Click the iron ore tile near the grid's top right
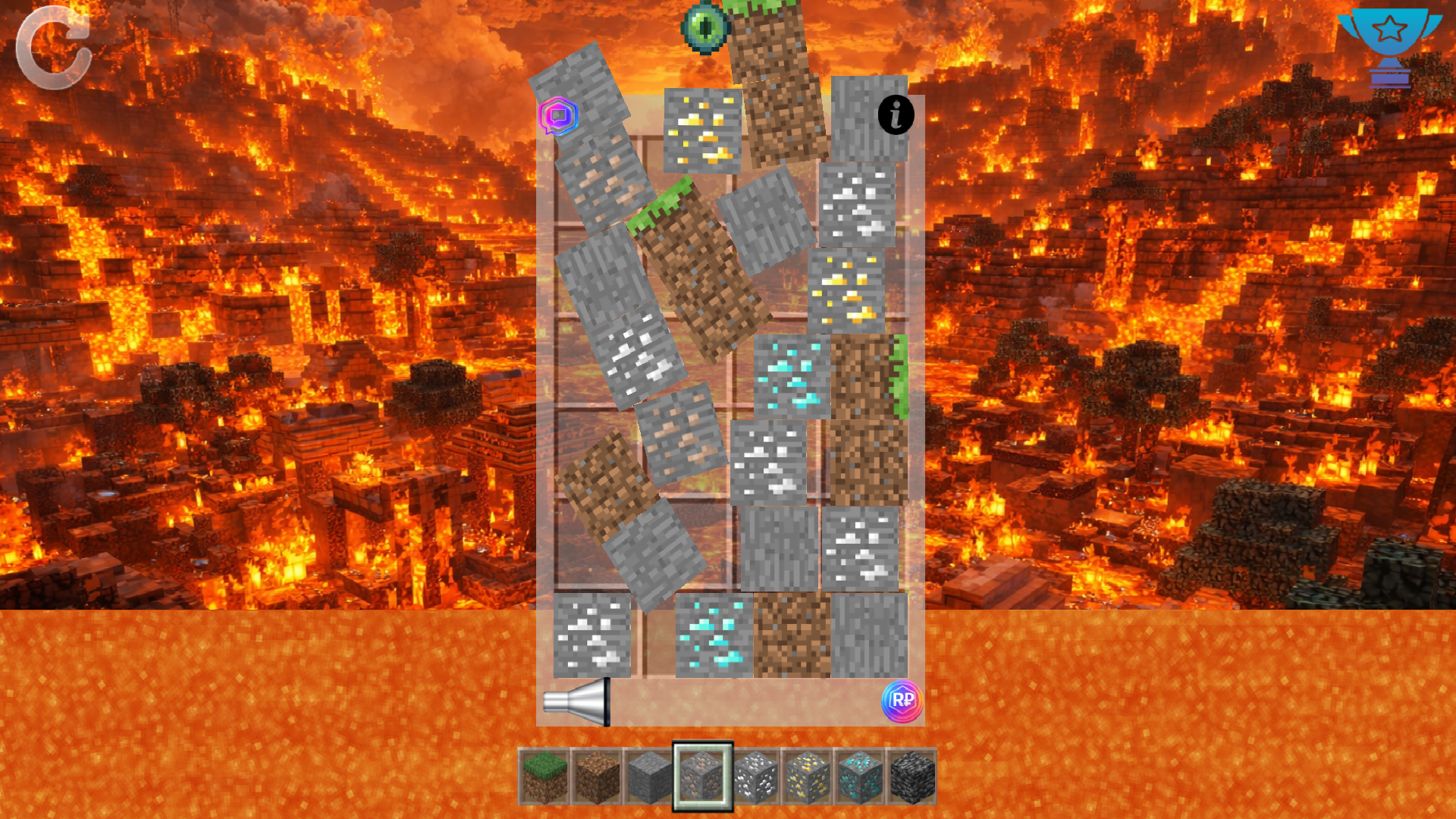The height and width of the screenshot is (819, 1456). [x=858, y=206]
